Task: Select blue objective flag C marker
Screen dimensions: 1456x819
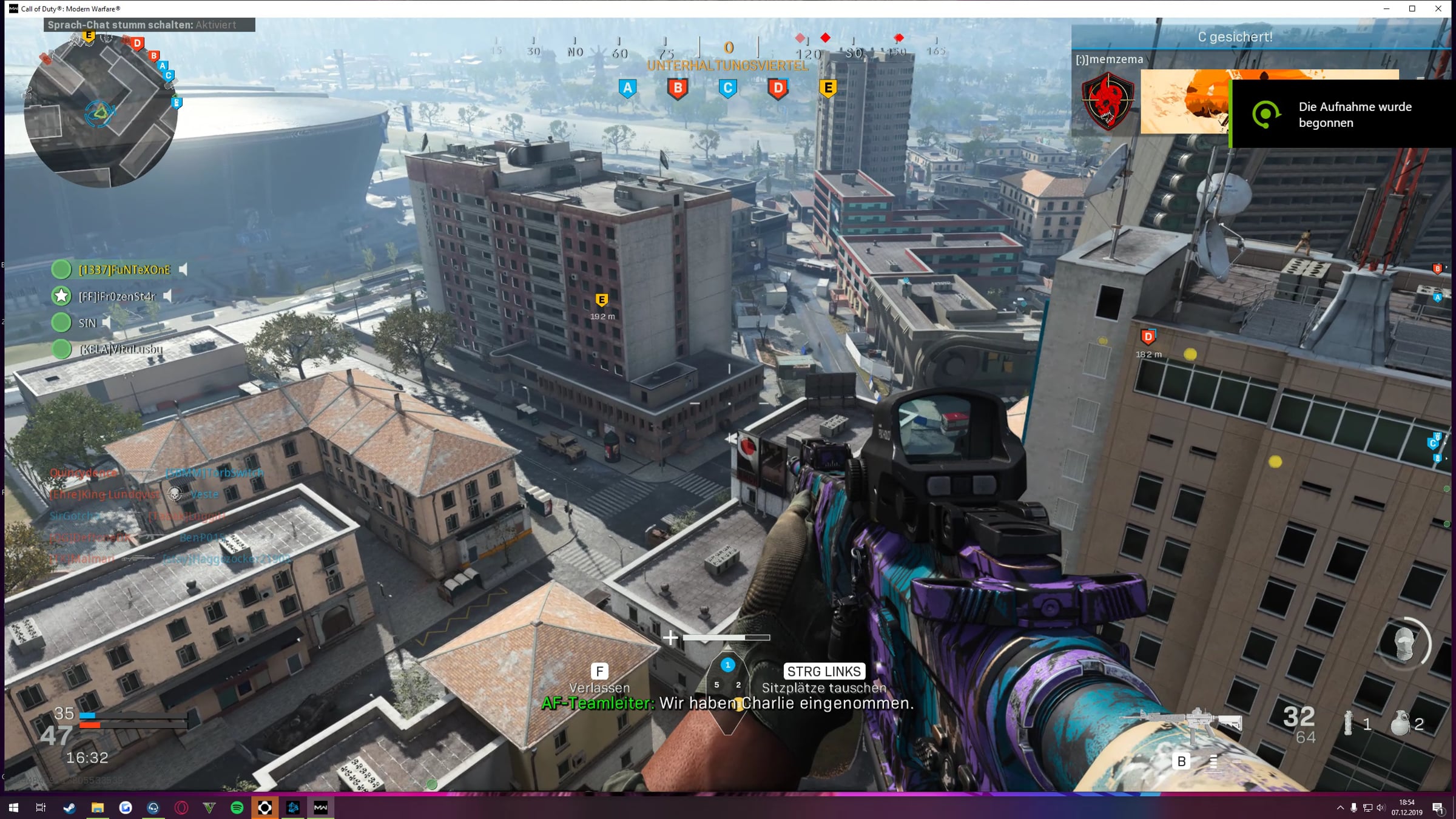Action: 728,89
